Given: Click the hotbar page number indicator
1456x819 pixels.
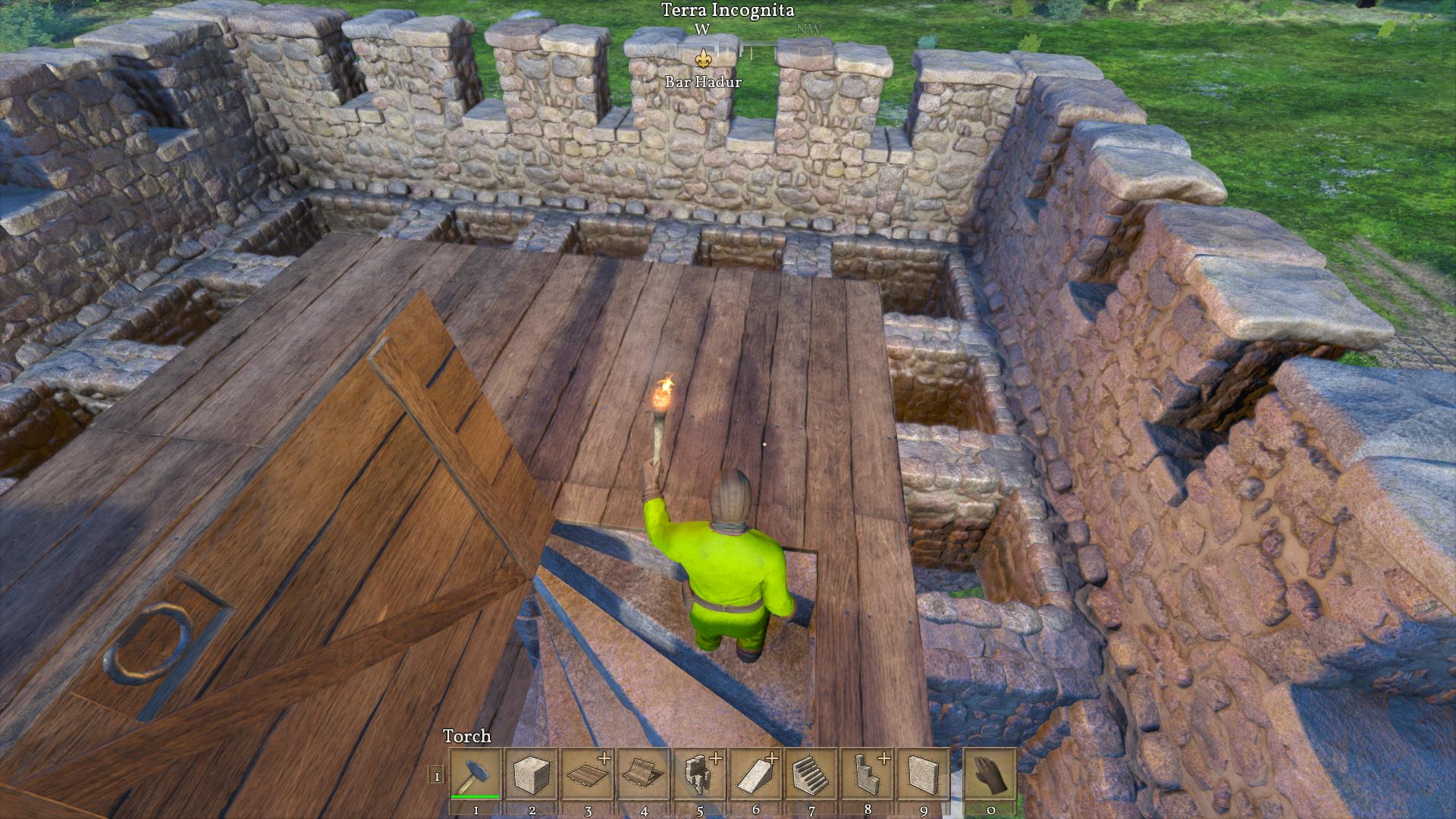Looking at the screenshot, I should point(436,775).
